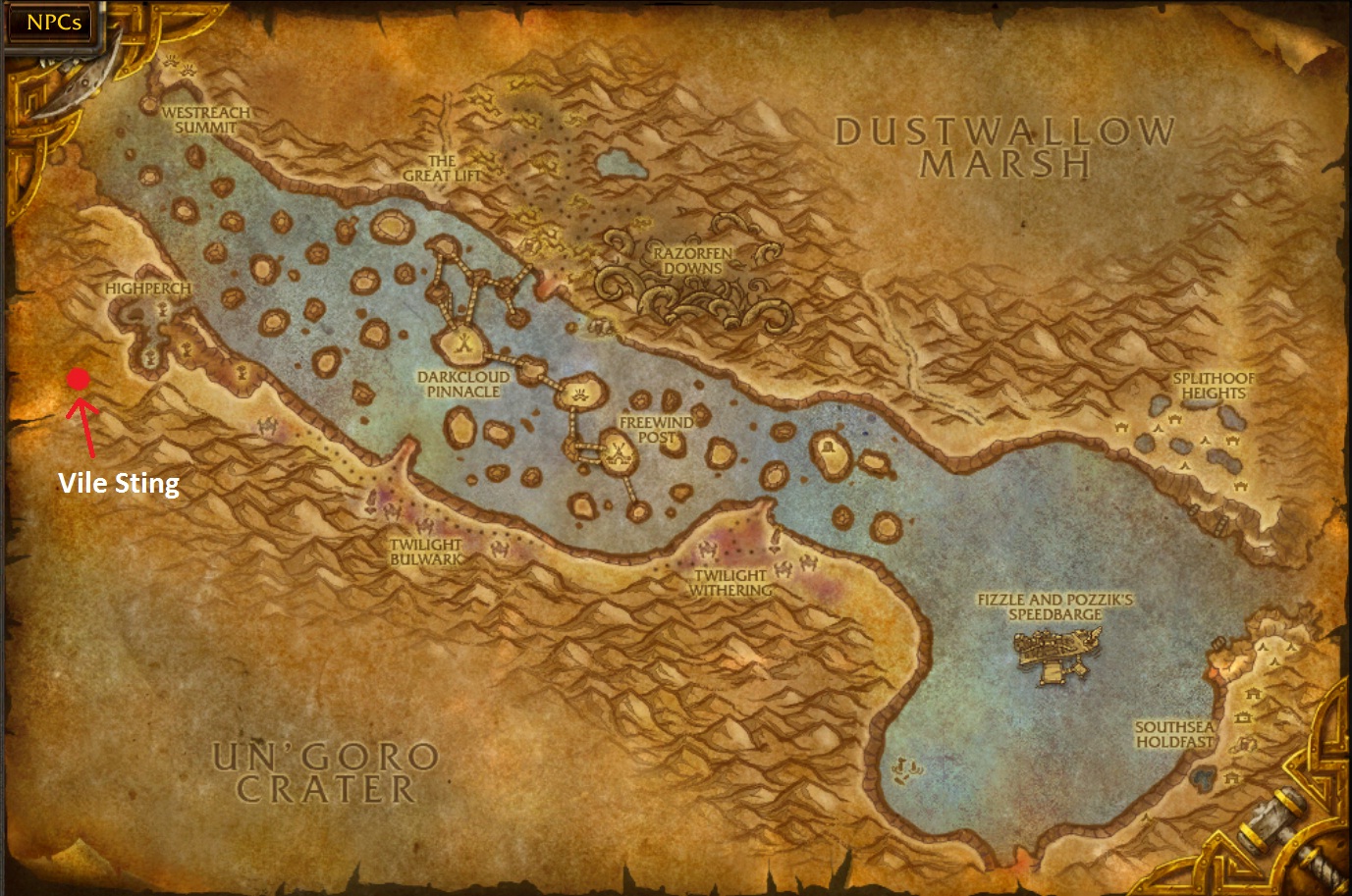Screen dimensions: 1352x896
Task: Click the red Vile Sting spawn marker
Action: pyautogui.click(x=81, y=381)
